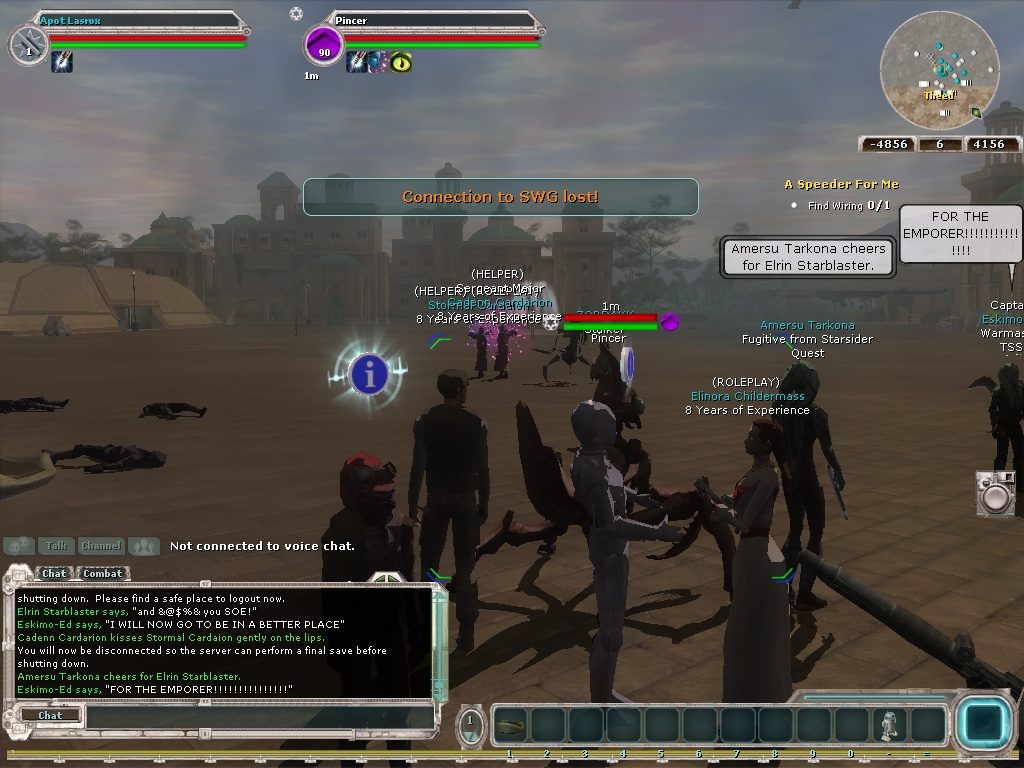This screenshot has height=768, width=1024.
Task: Open the voice chat group members icon
Action: 144,546
